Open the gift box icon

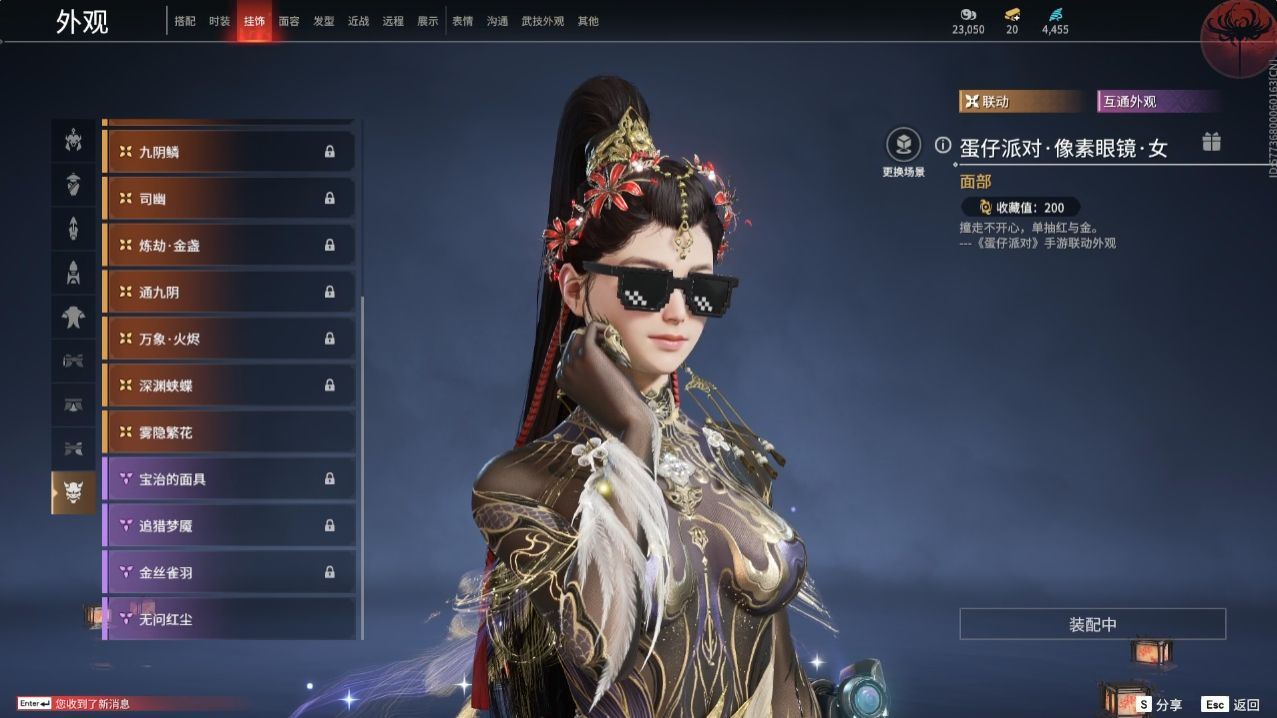coord(1211,142)
